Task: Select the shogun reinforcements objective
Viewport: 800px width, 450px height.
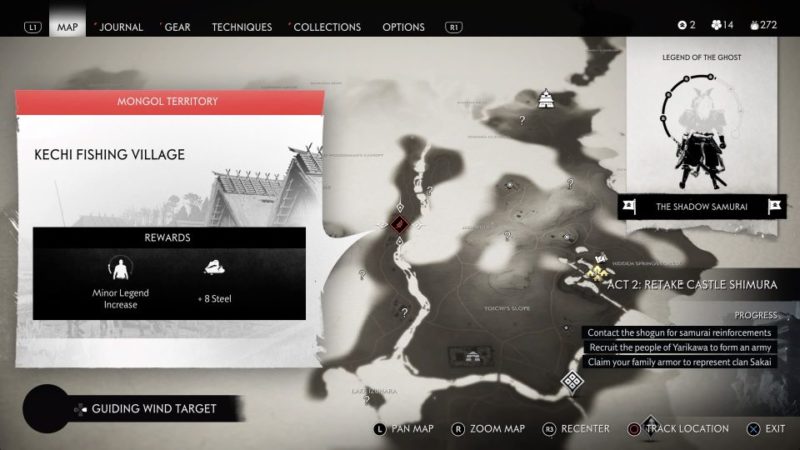Action: 680,332
